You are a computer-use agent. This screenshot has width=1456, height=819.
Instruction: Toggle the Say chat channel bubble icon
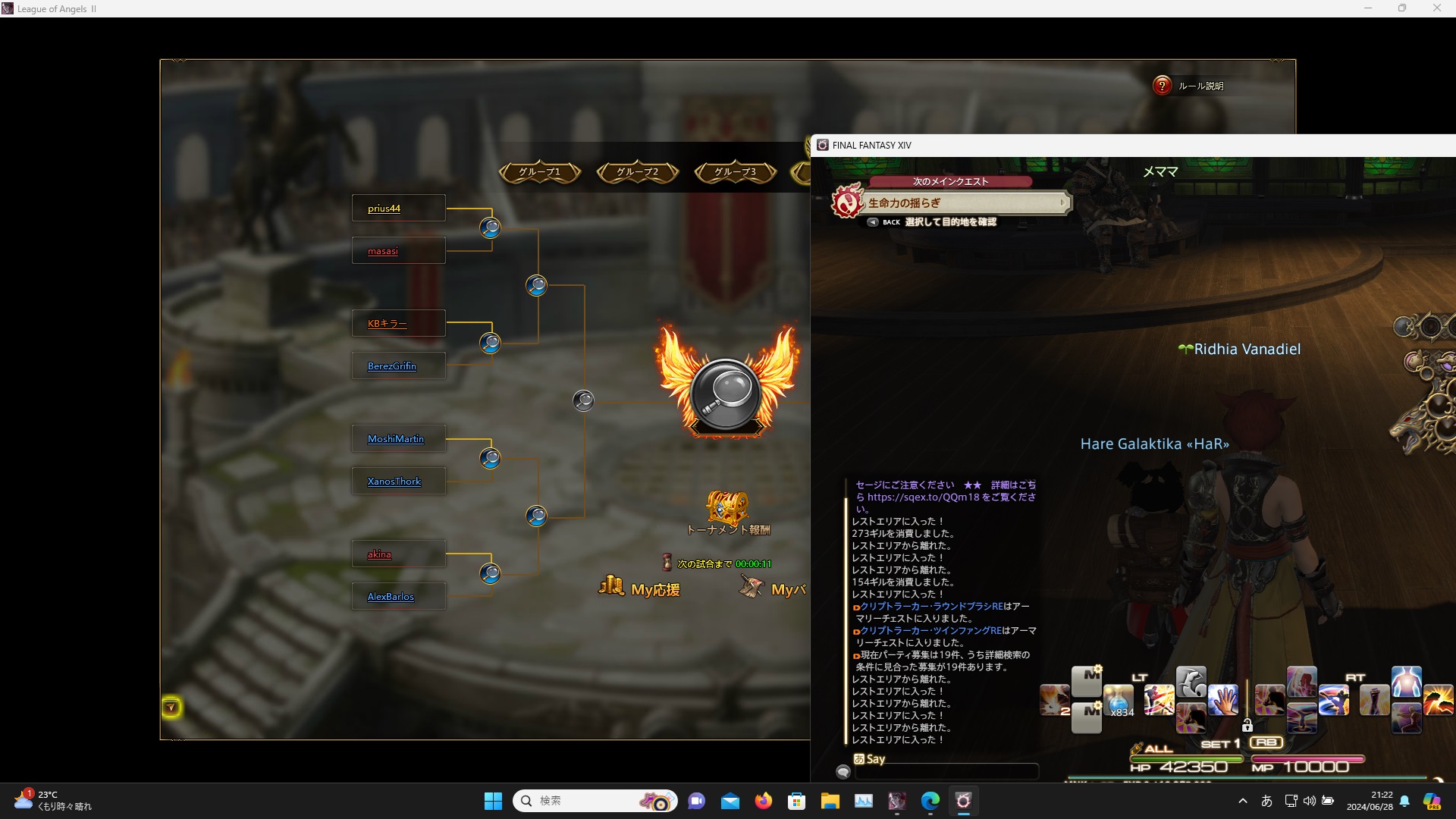tap(844, 772)
